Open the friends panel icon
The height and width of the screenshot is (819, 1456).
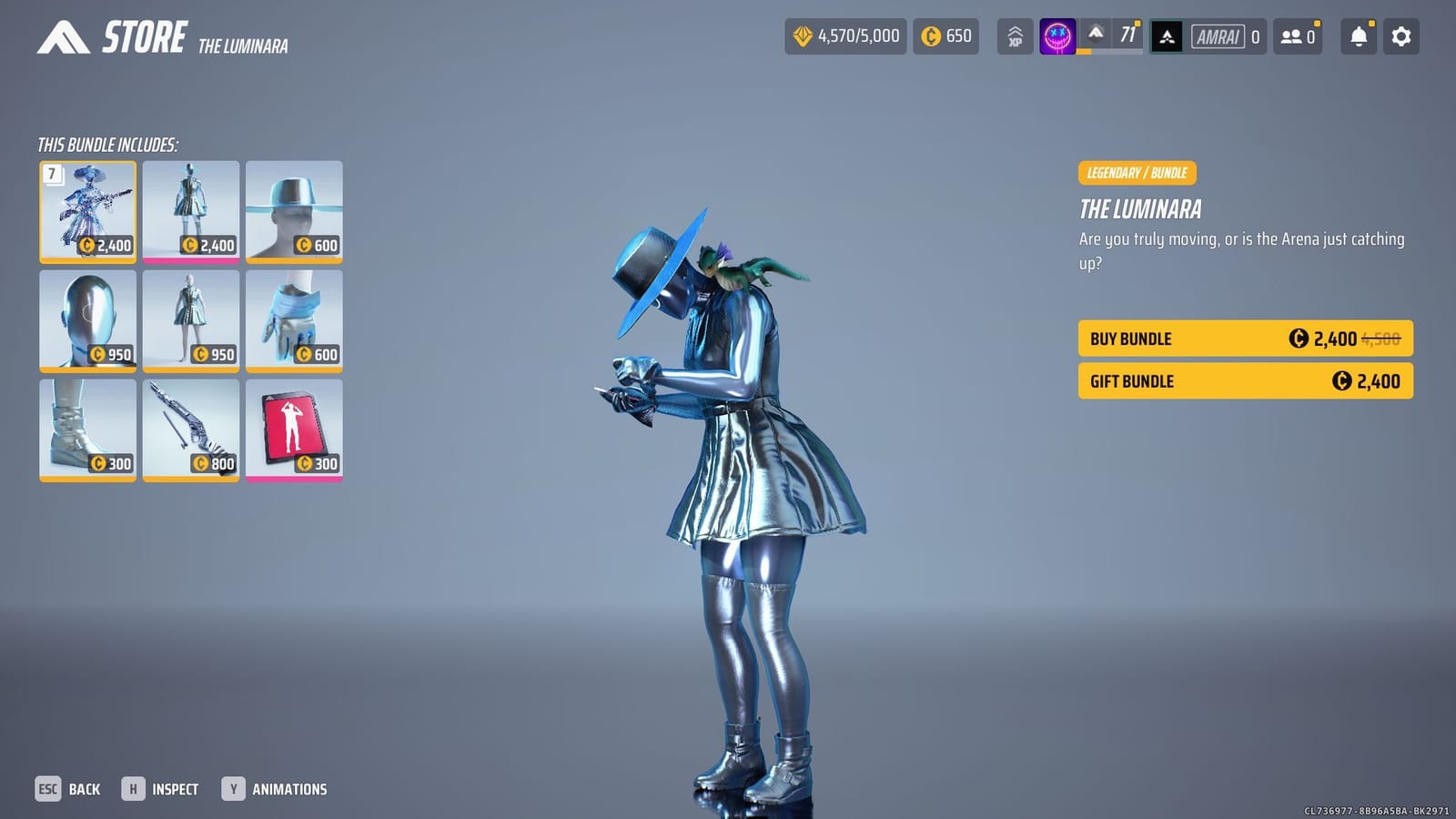(x=1296, y=36)
